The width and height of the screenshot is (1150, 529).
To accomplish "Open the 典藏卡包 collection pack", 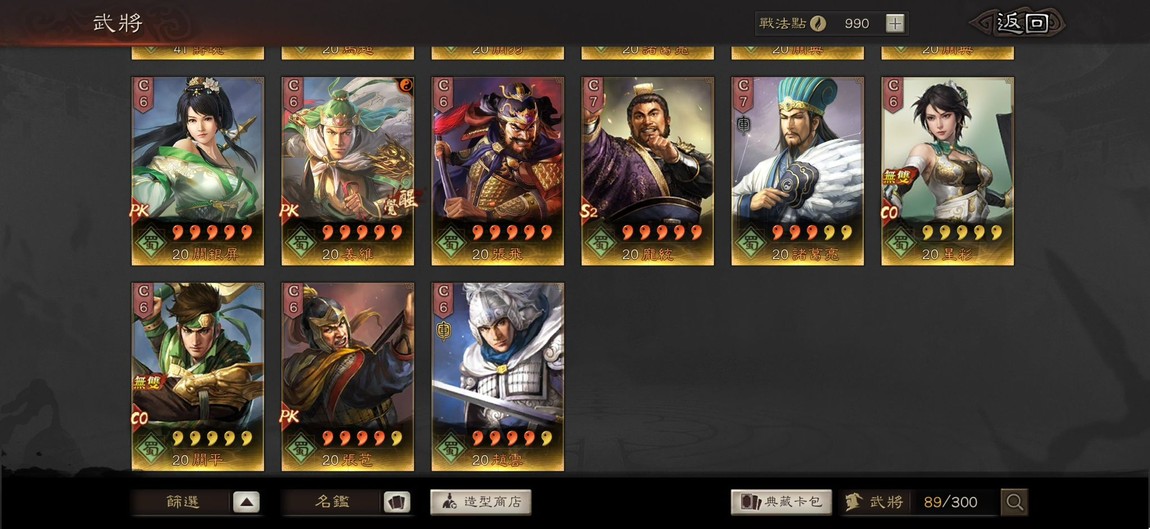I will 782,502.
